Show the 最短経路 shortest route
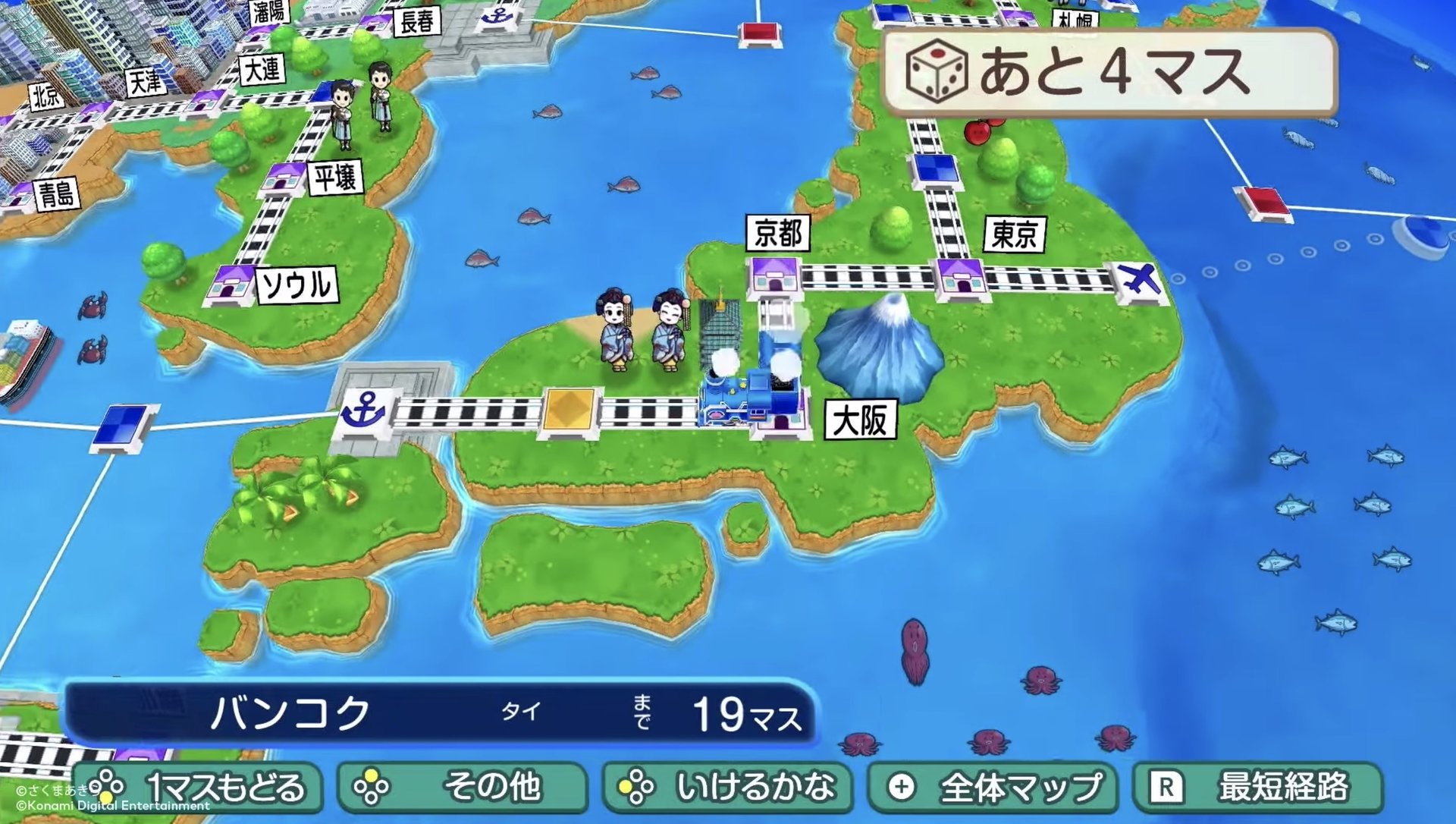 tap(1257, 787)
